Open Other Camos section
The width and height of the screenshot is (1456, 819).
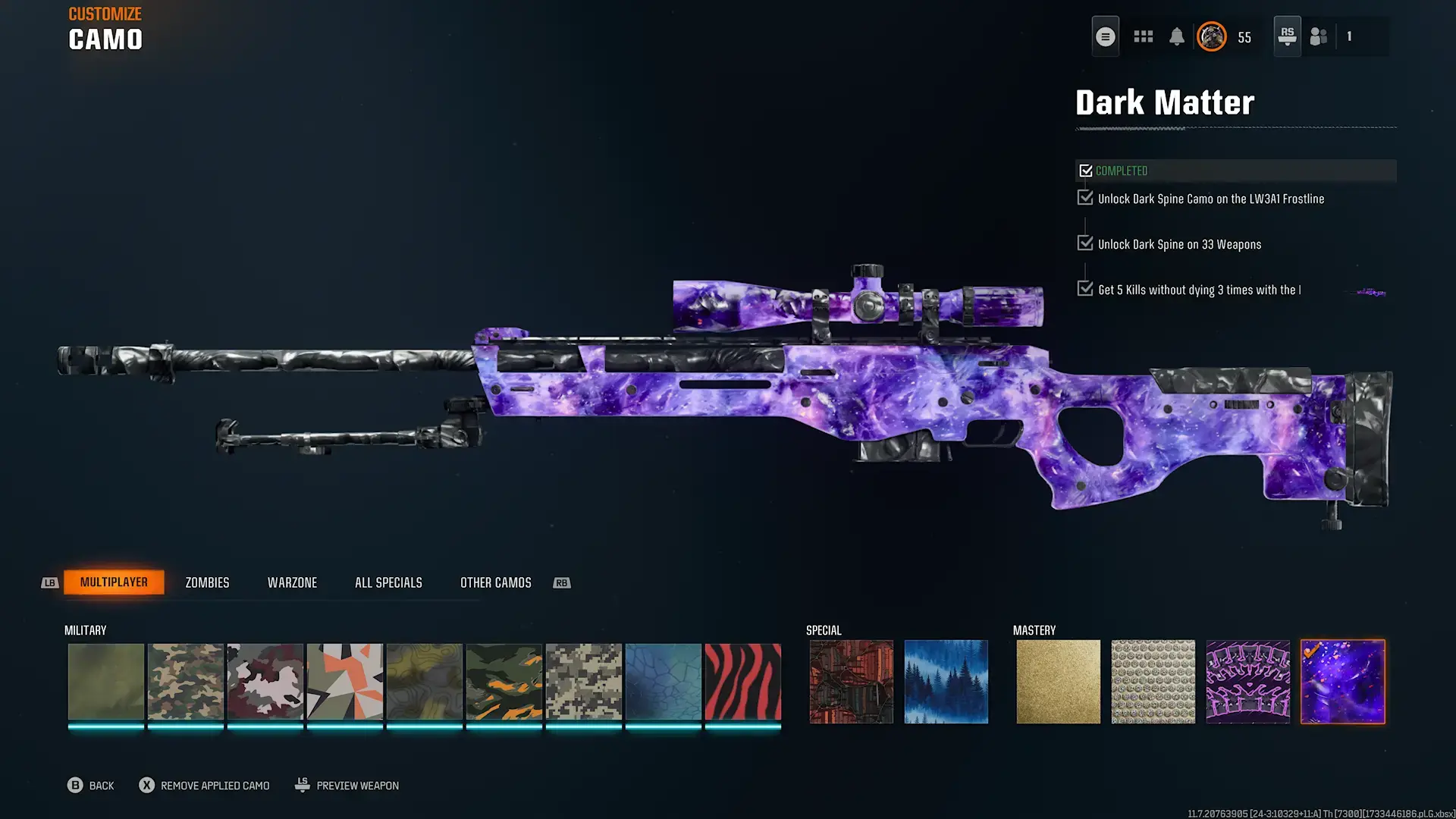coord(495,582)
